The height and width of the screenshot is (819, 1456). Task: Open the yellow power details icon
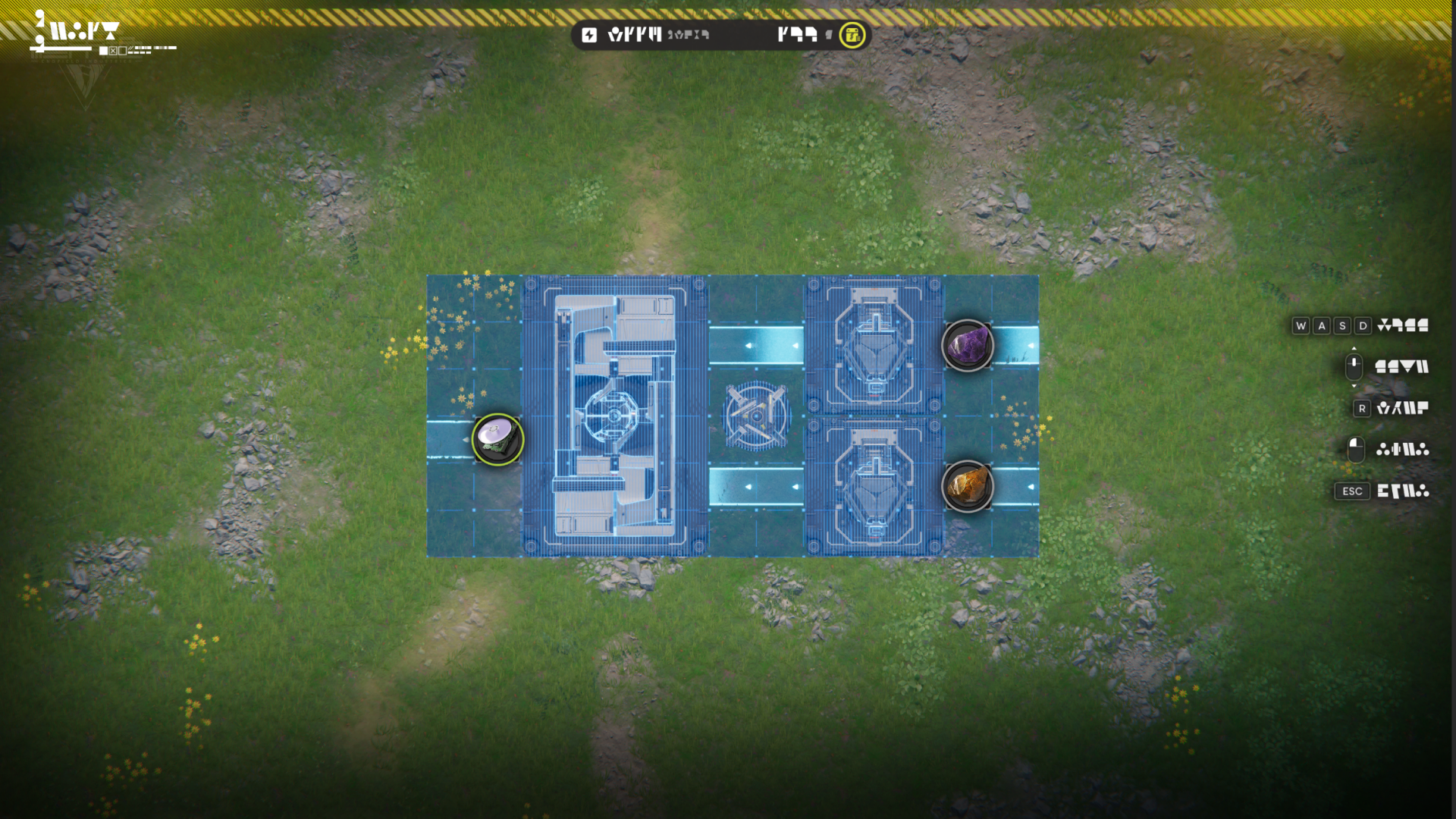[x=852, y=35]
